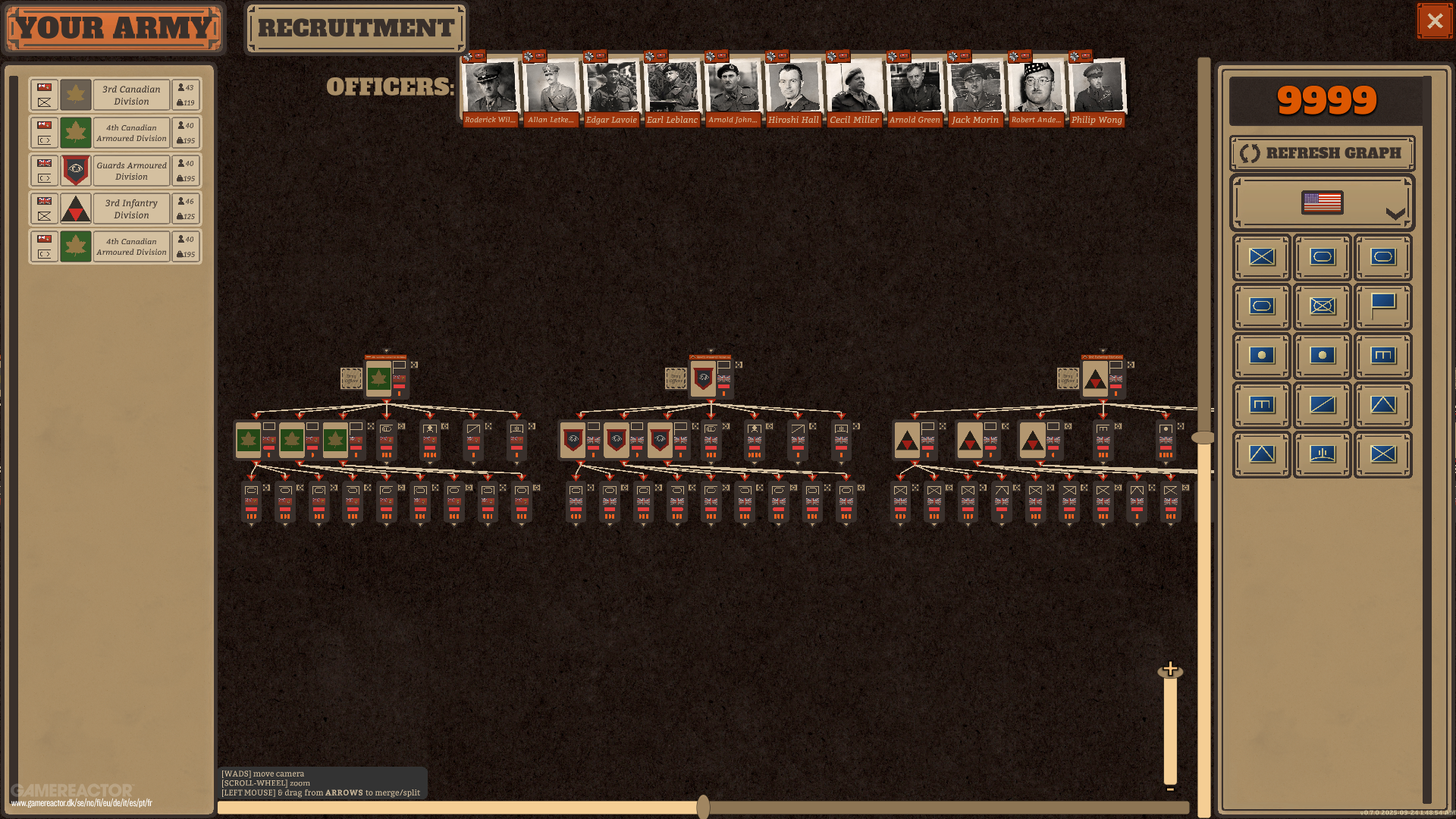Click the 3rd Infantry red triangle root node
1456x819 pixels.
tap(1095, 378)
